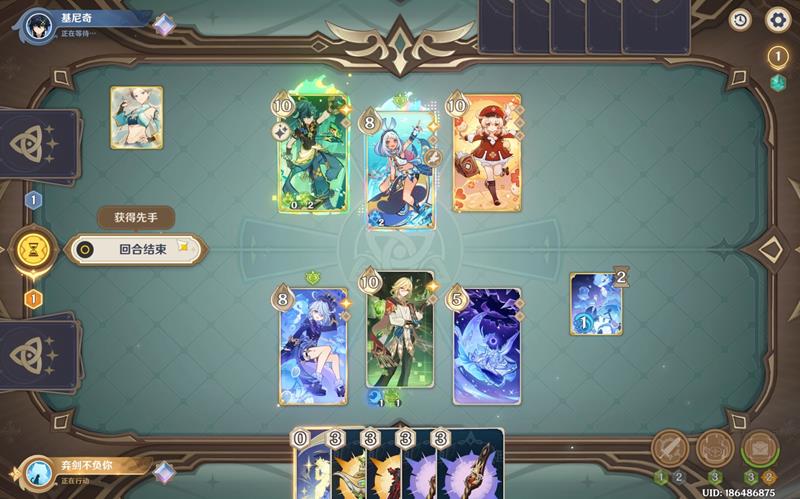The width and height of the screenshot is (800, 499).
Task: Open the settings gear menu
Action: [777, 19]
